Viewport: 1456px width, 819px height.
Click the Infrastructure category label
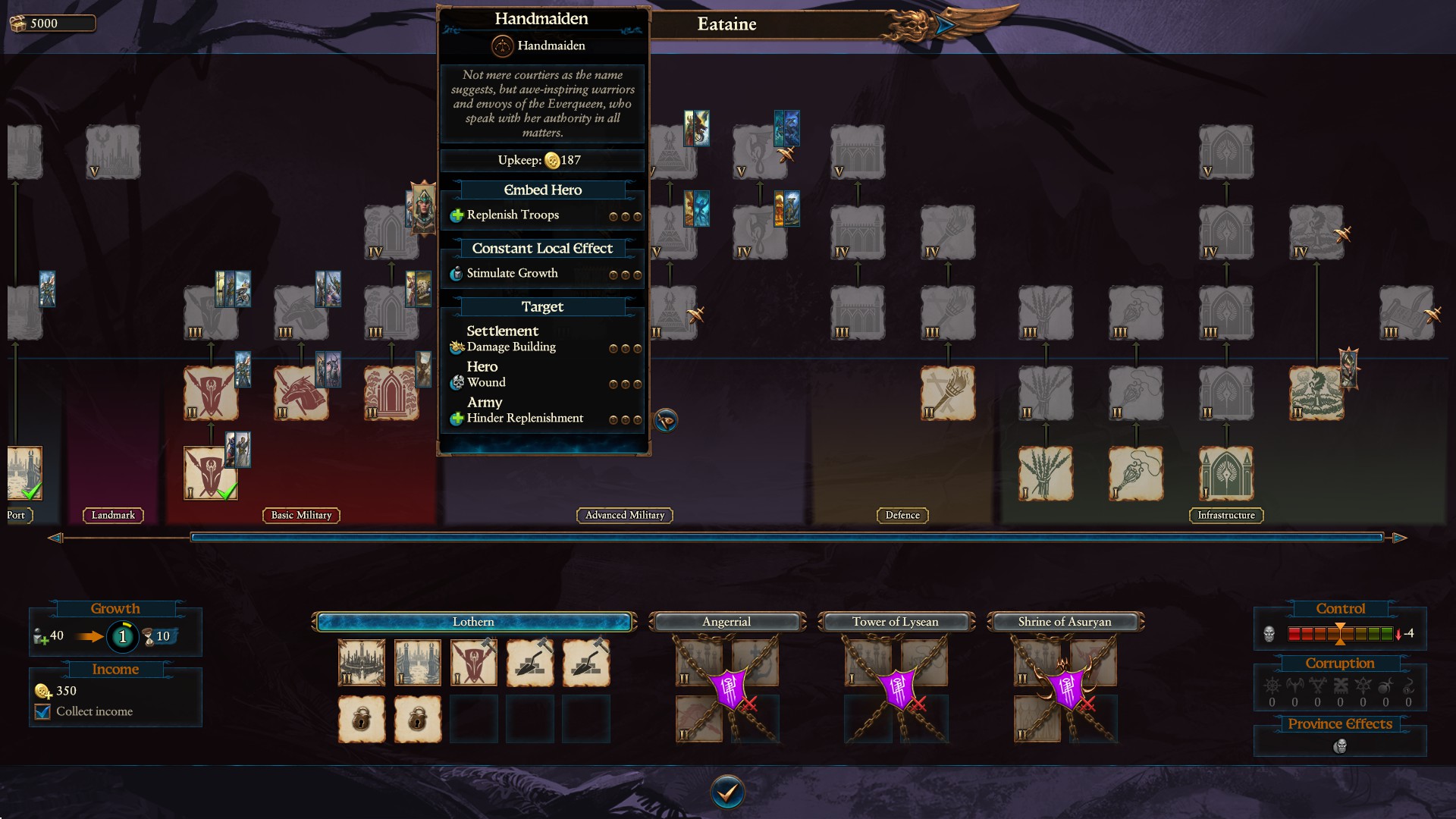[x=1226, y=515]
